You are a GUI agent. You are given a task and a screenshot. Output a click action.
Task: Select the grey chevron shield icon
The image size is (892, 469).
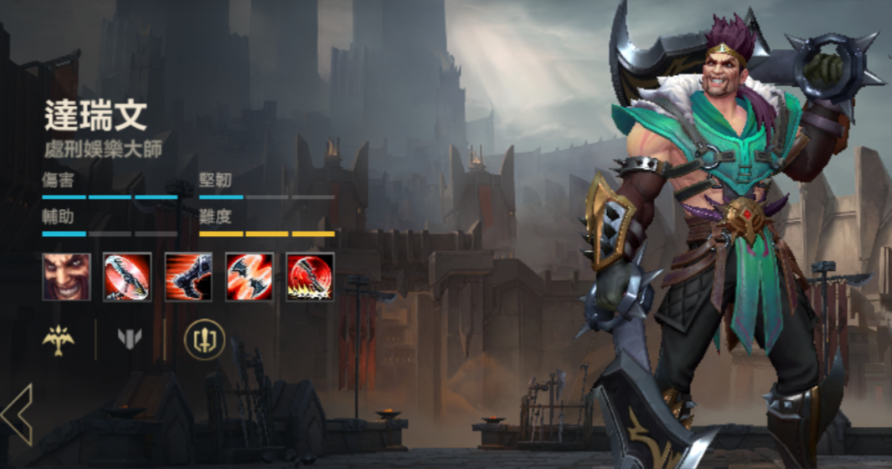tap(130, 339)
